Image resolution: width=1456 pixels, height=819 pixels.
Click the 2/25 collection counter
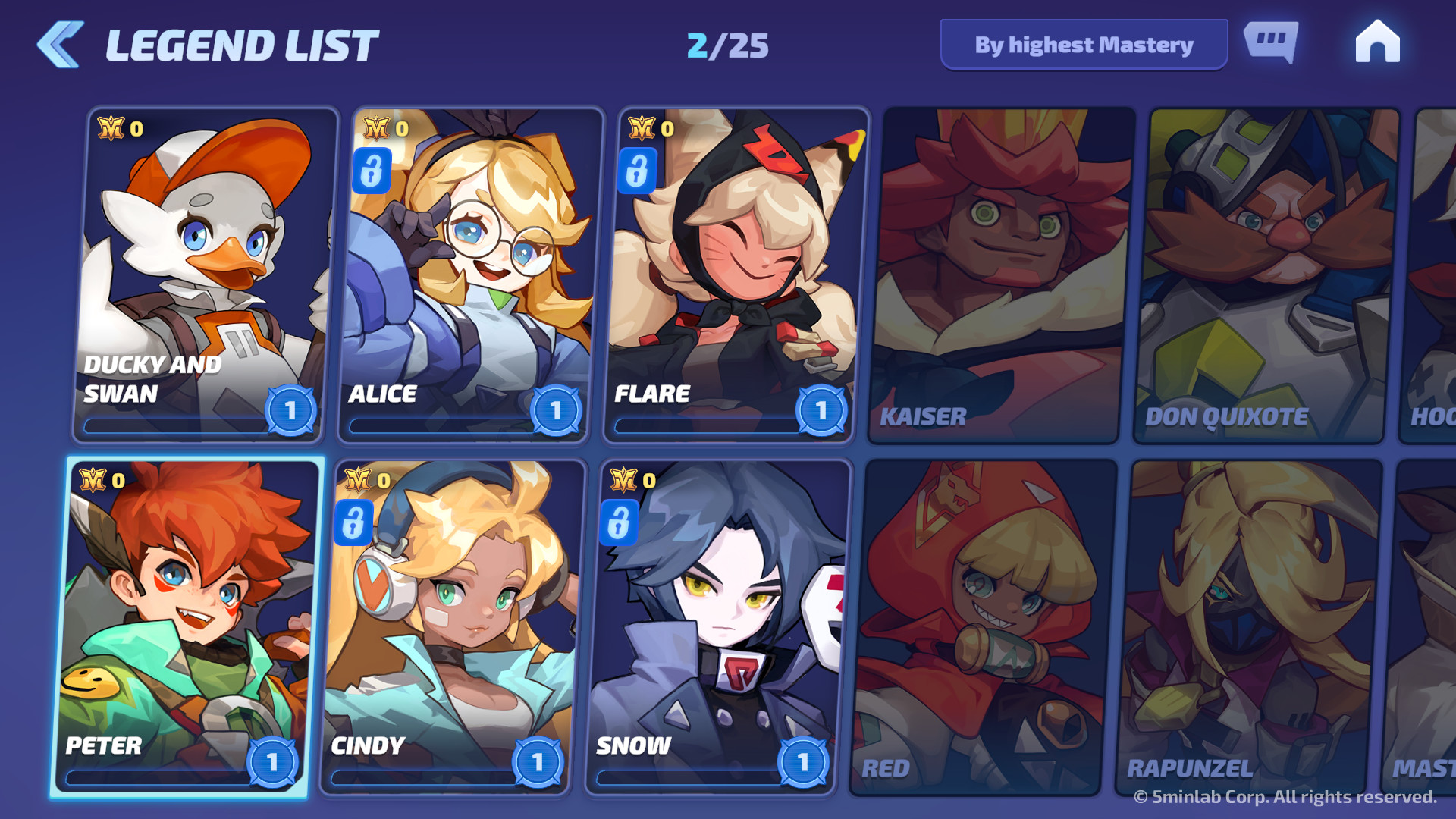[726, 44]
